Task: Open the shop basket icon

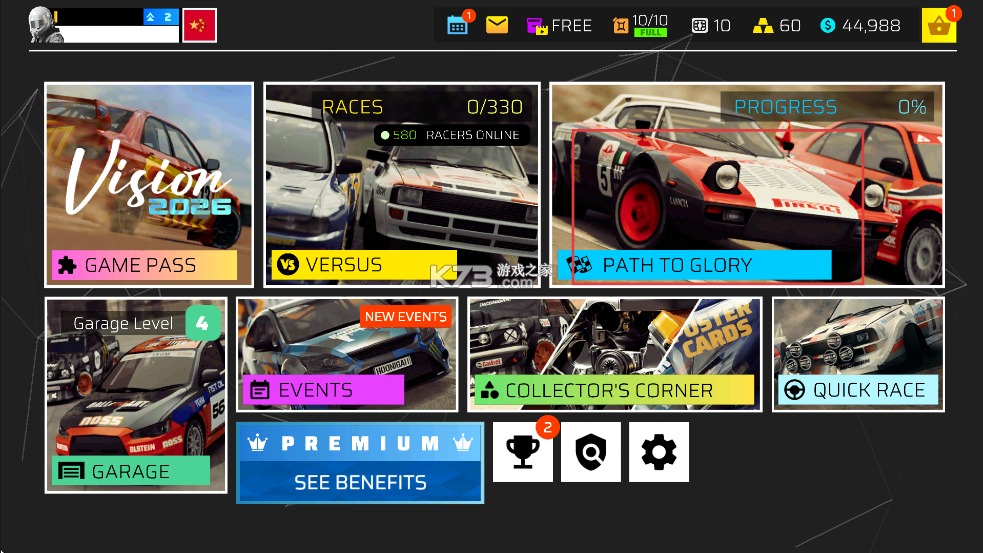Action: click(x=939, y=26)
